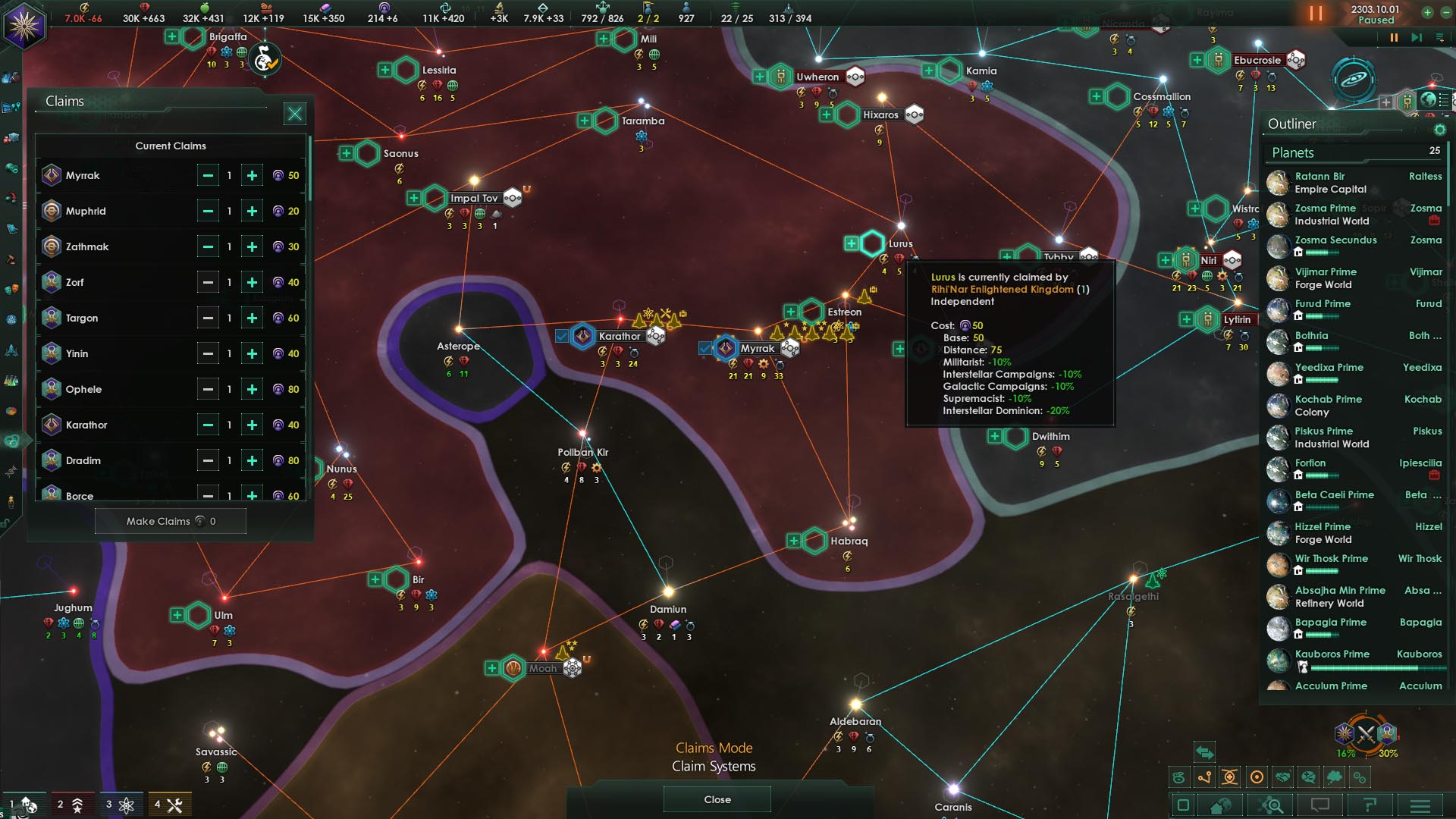Image resolution: width=1456 pixels, height=819 pixels.
Task: Open the Outliner settings gear
Action: [1439, 129]
